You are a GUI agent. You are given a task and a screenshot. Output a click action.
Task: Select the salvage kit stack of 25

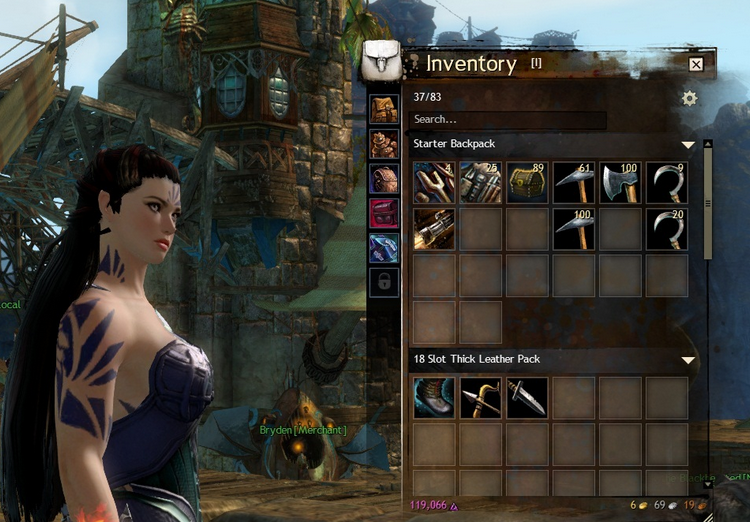[x=480, y=183]
